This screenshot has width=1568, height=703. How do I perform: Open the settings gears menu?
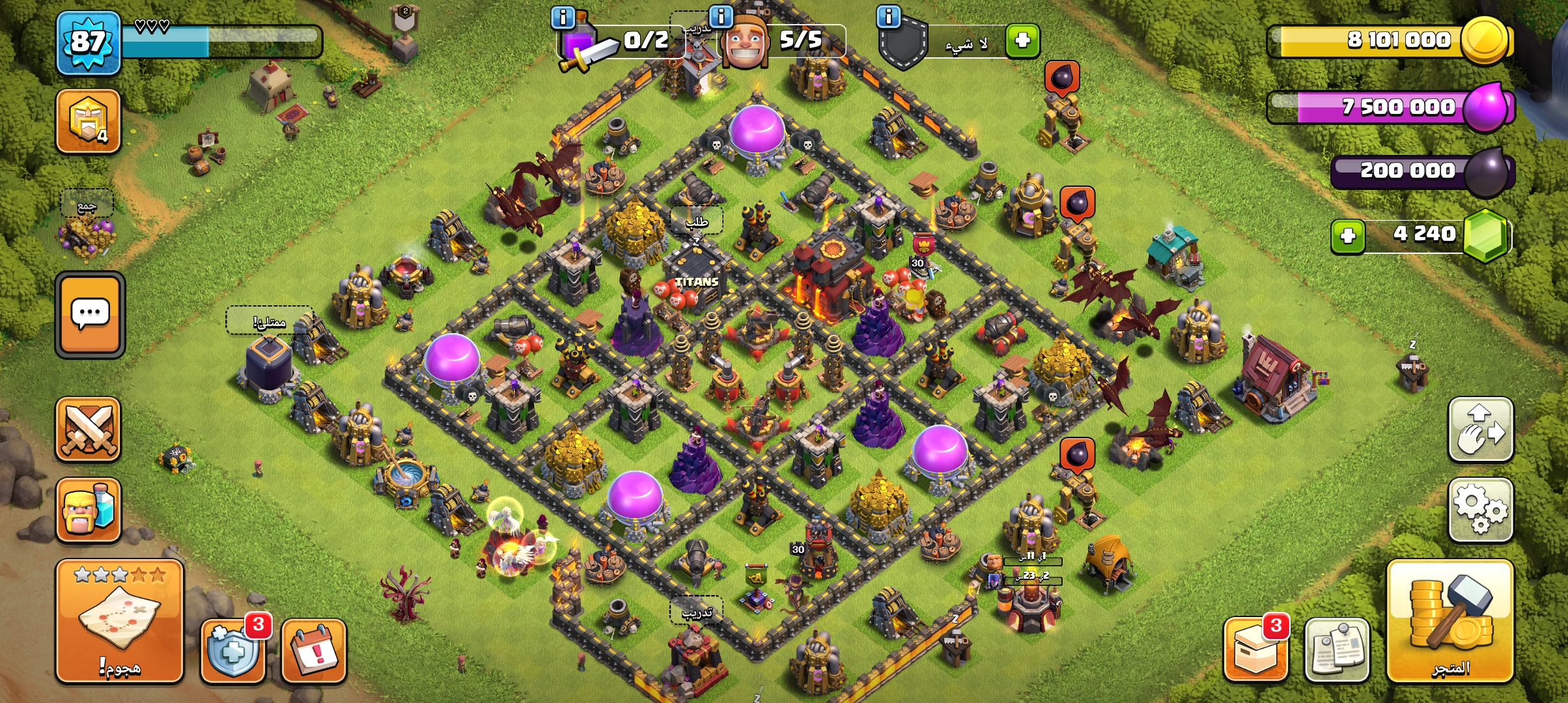coord(1480,510)
